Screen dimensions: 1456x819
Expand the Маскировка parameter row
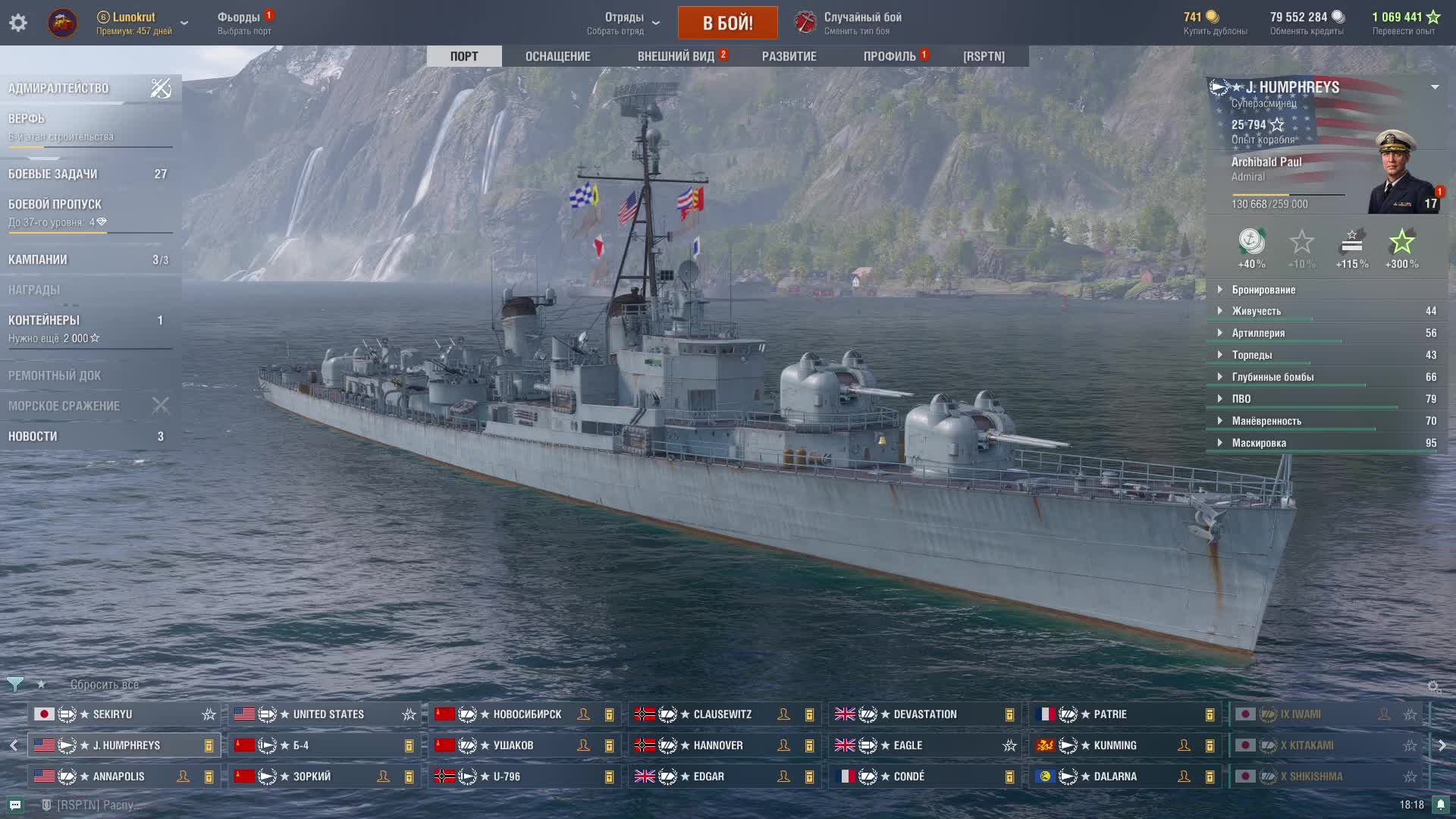1259,443
